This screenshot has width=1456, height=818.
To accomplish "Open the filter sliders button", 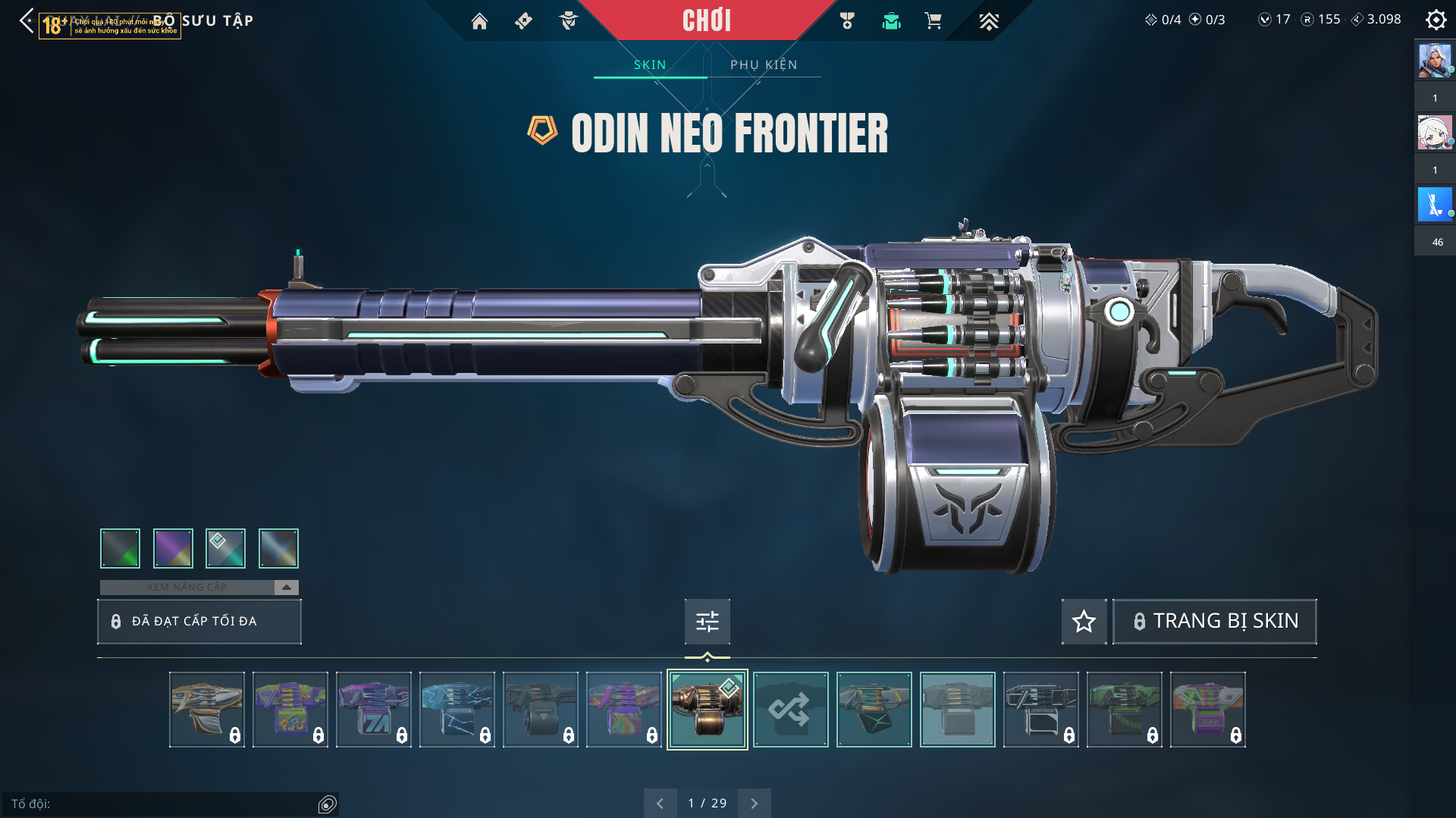I will pyautogui.click(x=707, y=622).
